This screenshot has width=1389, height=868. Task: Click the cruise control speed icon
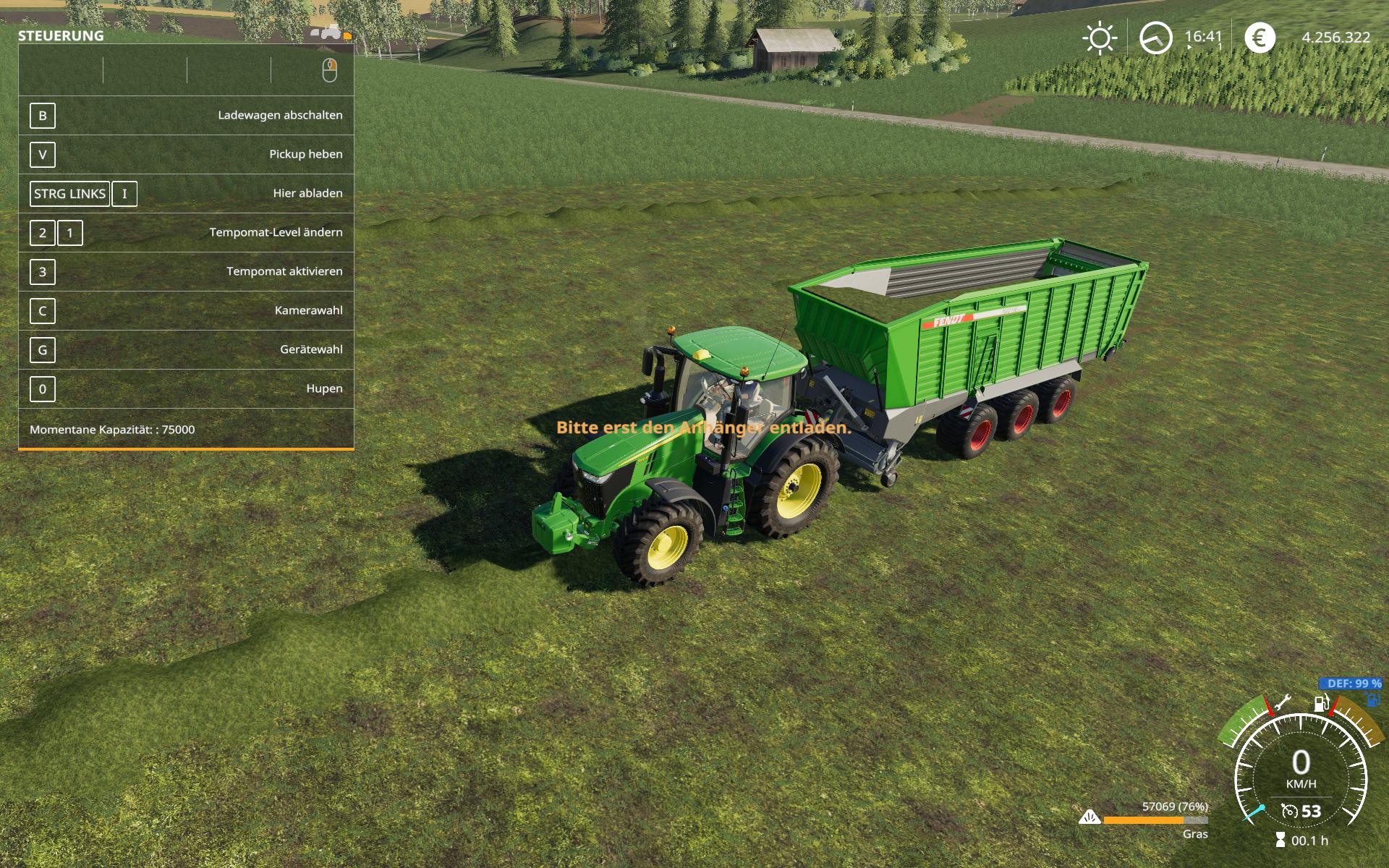point(1289,811)
